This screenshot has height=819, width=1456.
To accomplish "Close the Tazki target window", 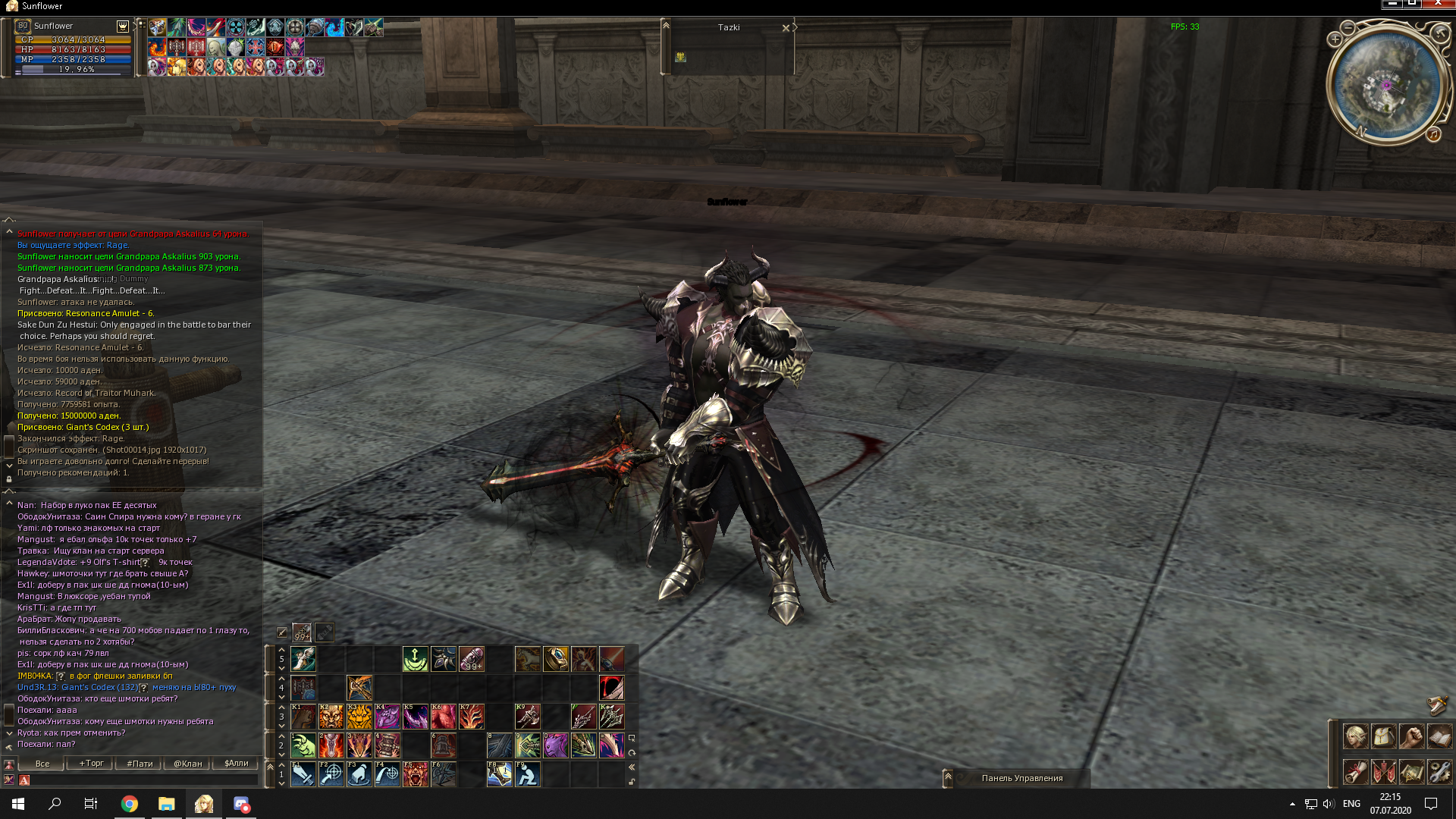I will click(786, 28).
